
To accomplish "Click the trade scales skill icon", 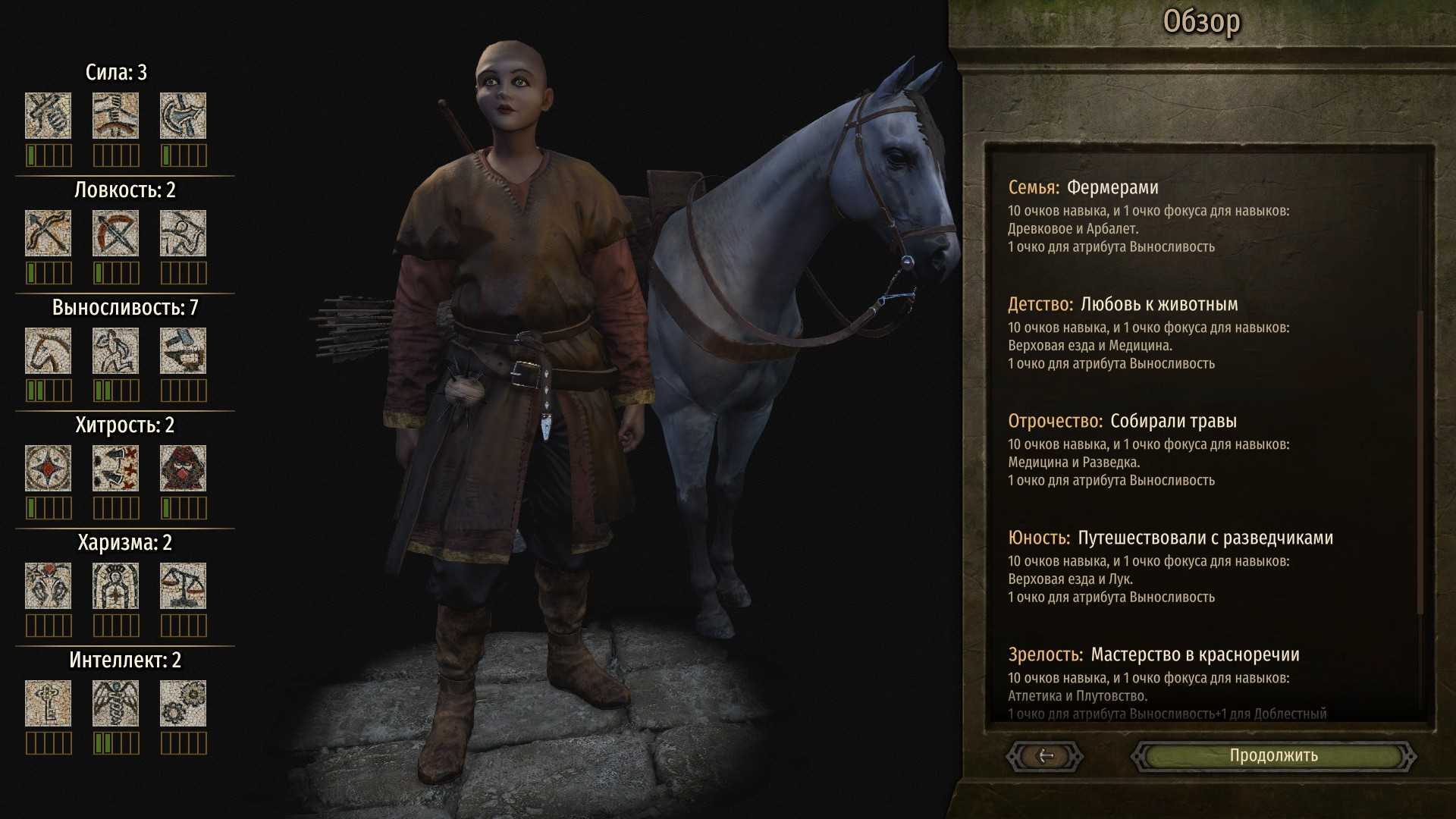I will 183,586.
